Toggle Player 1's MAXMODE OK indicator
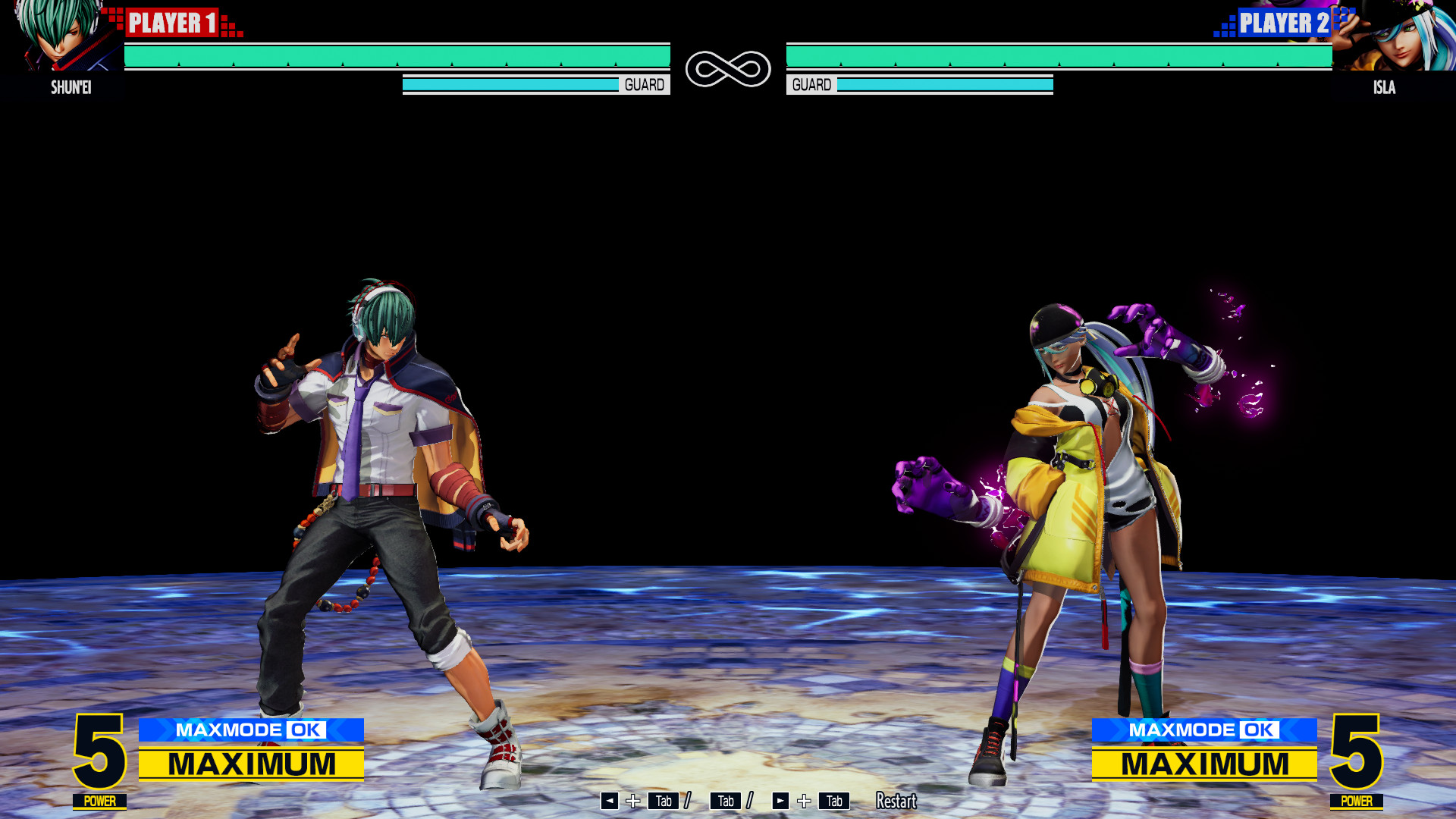Screen dimensions: 1456x819 click(252, 730)
